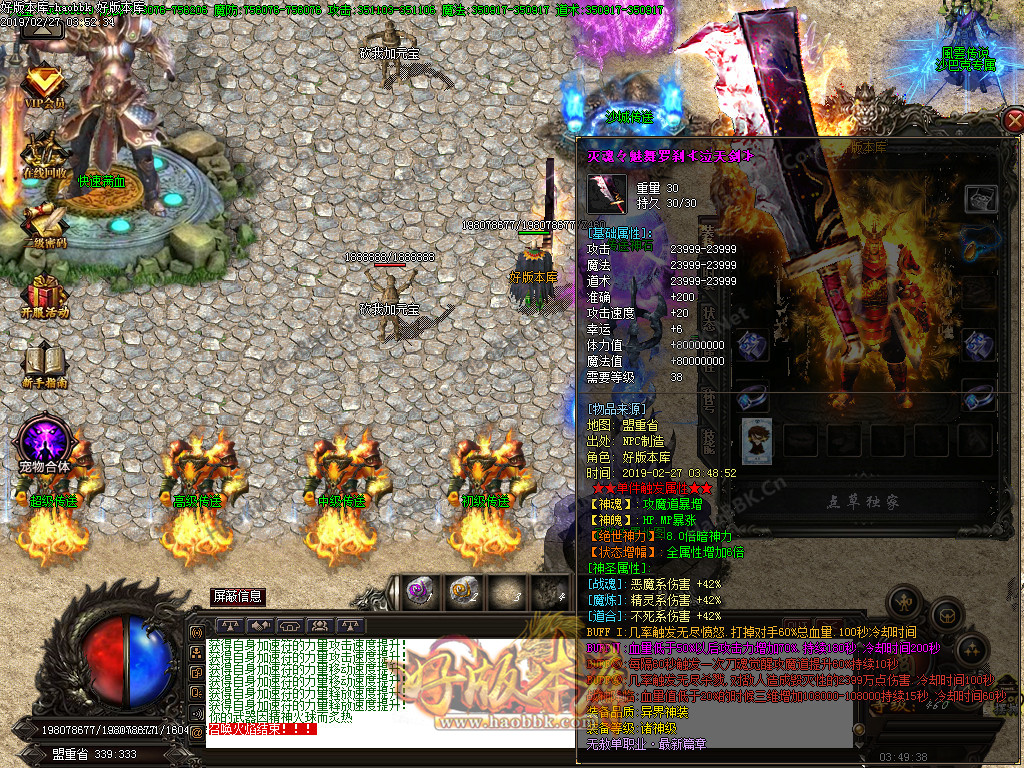
Task: Collapse the top-left arrow toggle button
Action: pos(42,26)
